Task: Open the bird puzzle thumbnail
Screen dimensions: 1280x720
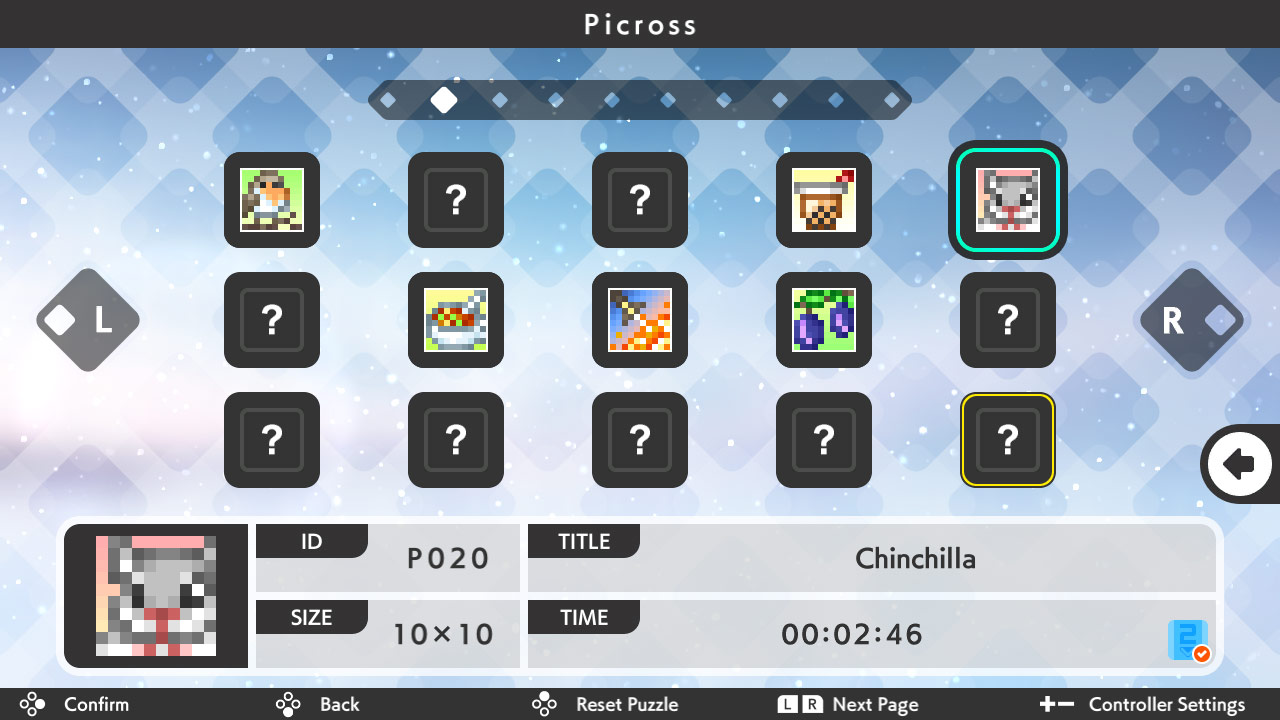Action: pyautogui.click(x=272, y=200)
